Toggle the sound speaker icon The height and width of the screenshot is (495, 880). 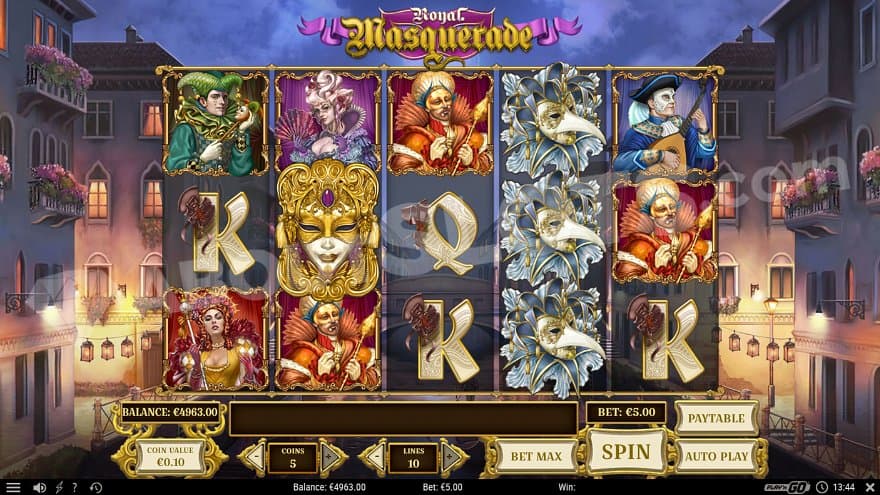point(40,487)
